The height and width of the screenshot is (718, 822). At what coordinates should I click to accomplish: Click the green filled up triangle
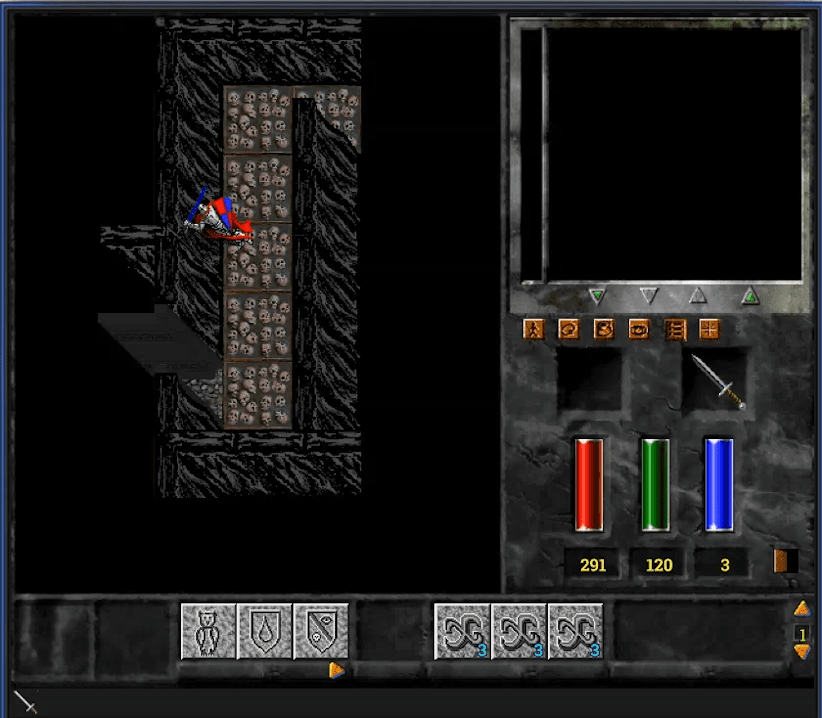pos(750,296)
